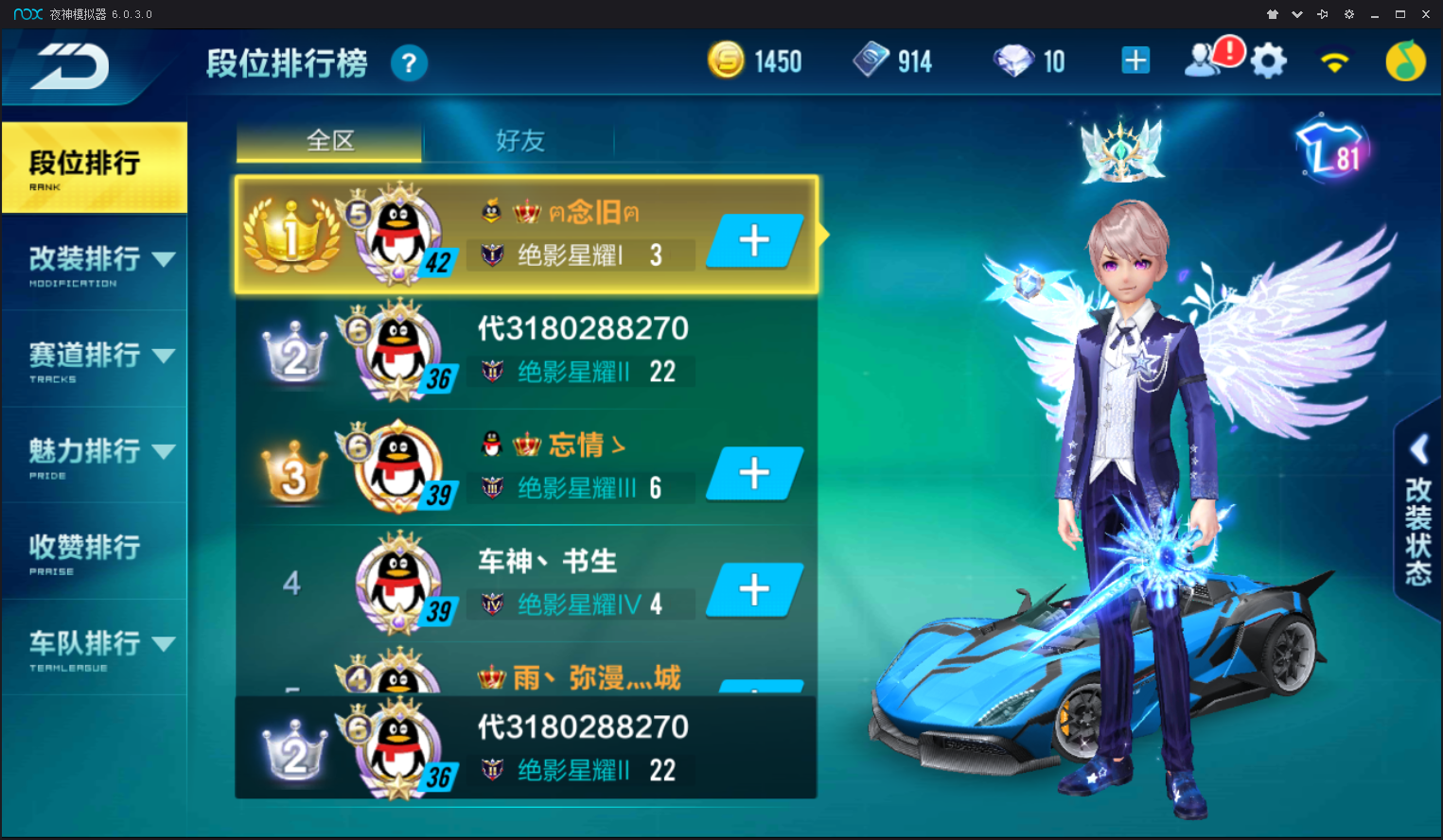Add rank 3 player 忘情 as friend
This screenshot has width=1443, height=840.
click(x=753, y=473)
